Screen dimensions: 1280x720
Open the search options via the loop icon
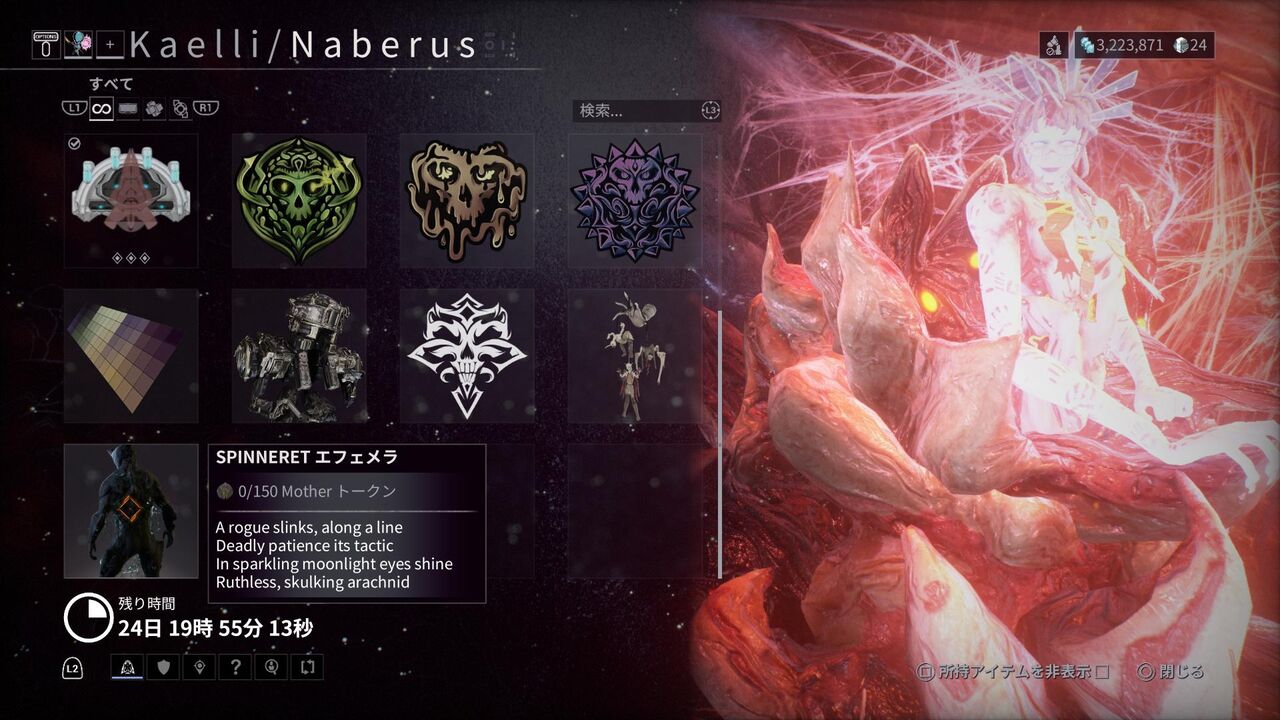710,111
